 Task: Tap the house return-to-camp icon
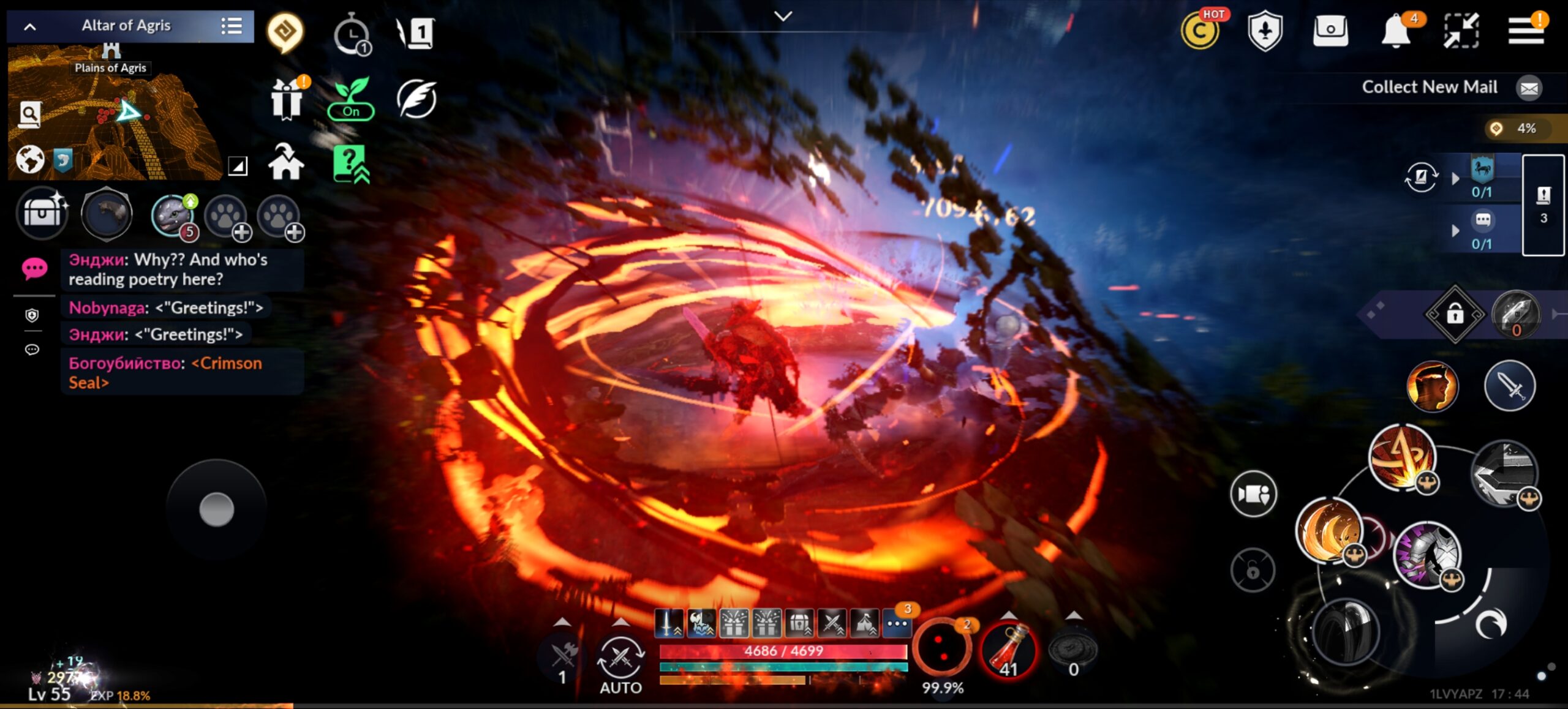coord(286,163)
